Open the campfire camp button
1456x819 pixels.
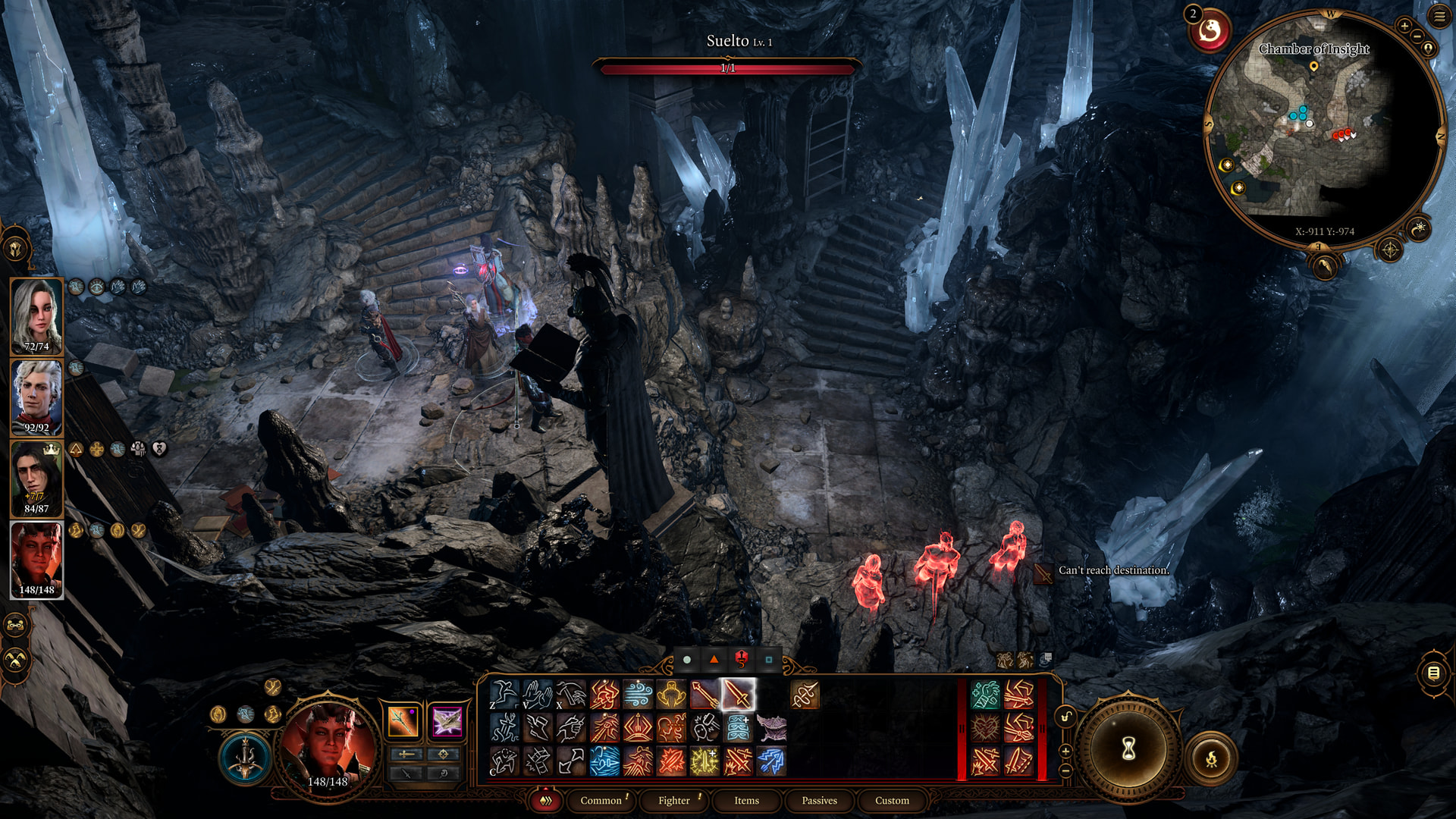1211,758
